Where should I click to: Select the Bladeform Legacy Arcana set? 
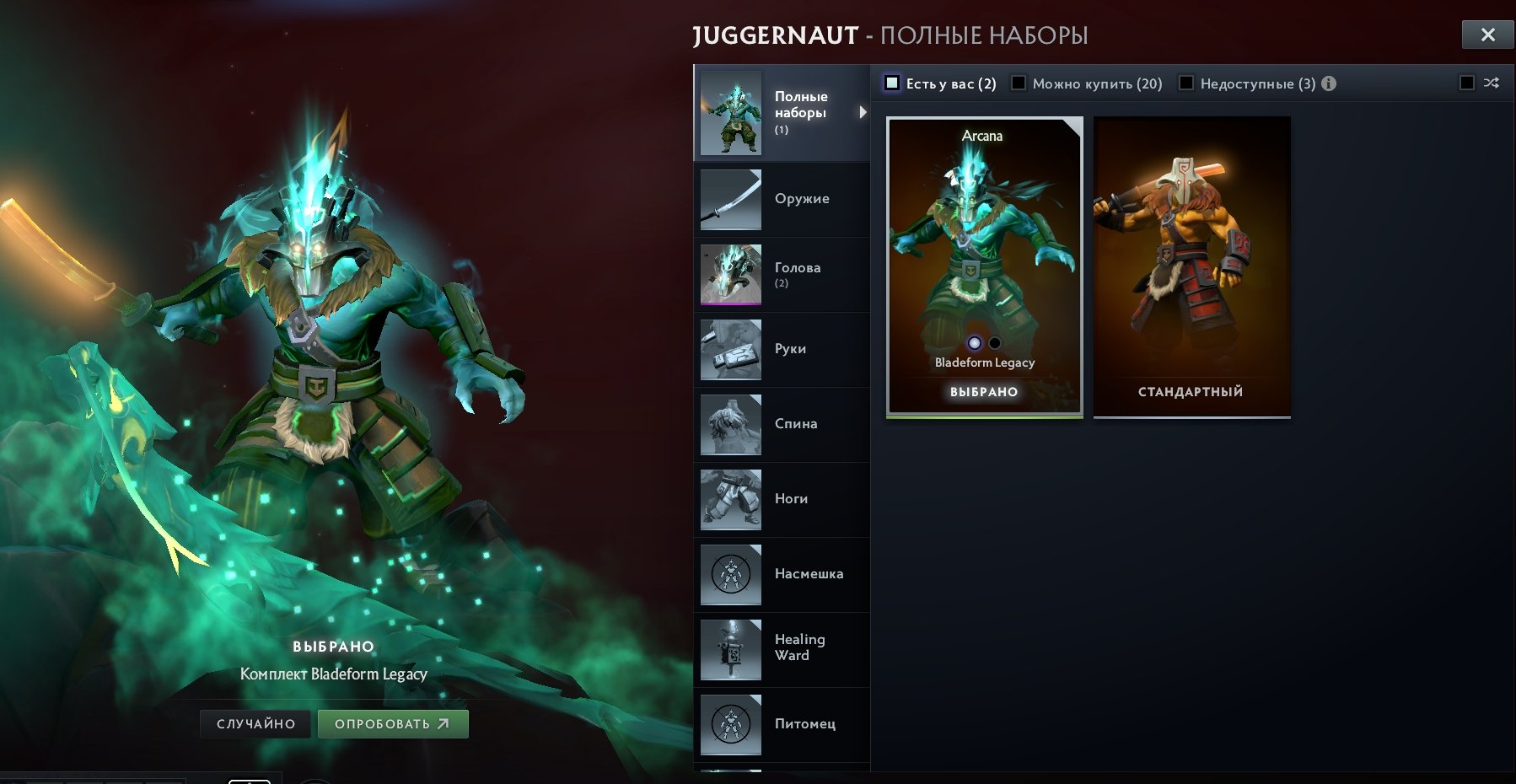pyautogui.click(x=984, y=253)
